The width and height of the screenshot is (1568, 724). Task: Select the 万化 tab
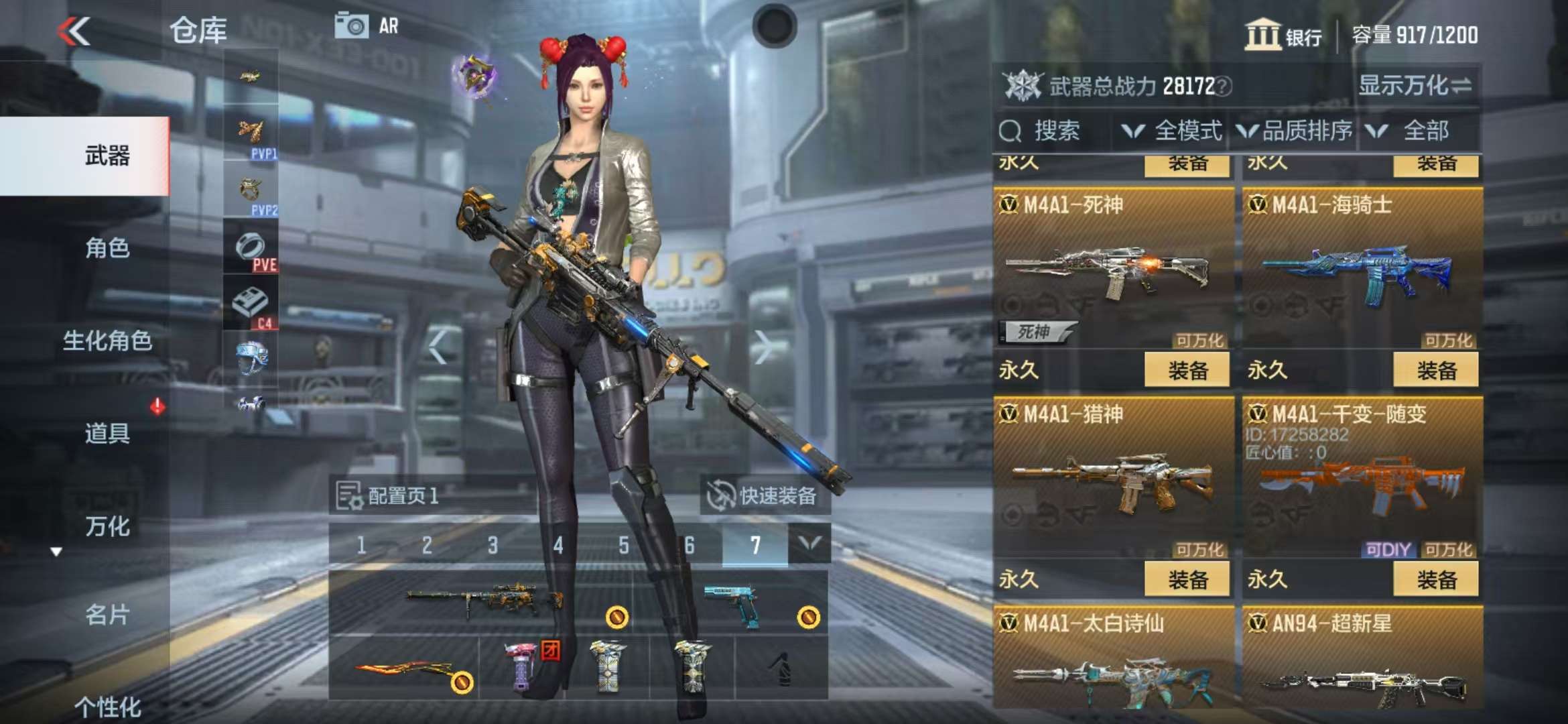107,526
